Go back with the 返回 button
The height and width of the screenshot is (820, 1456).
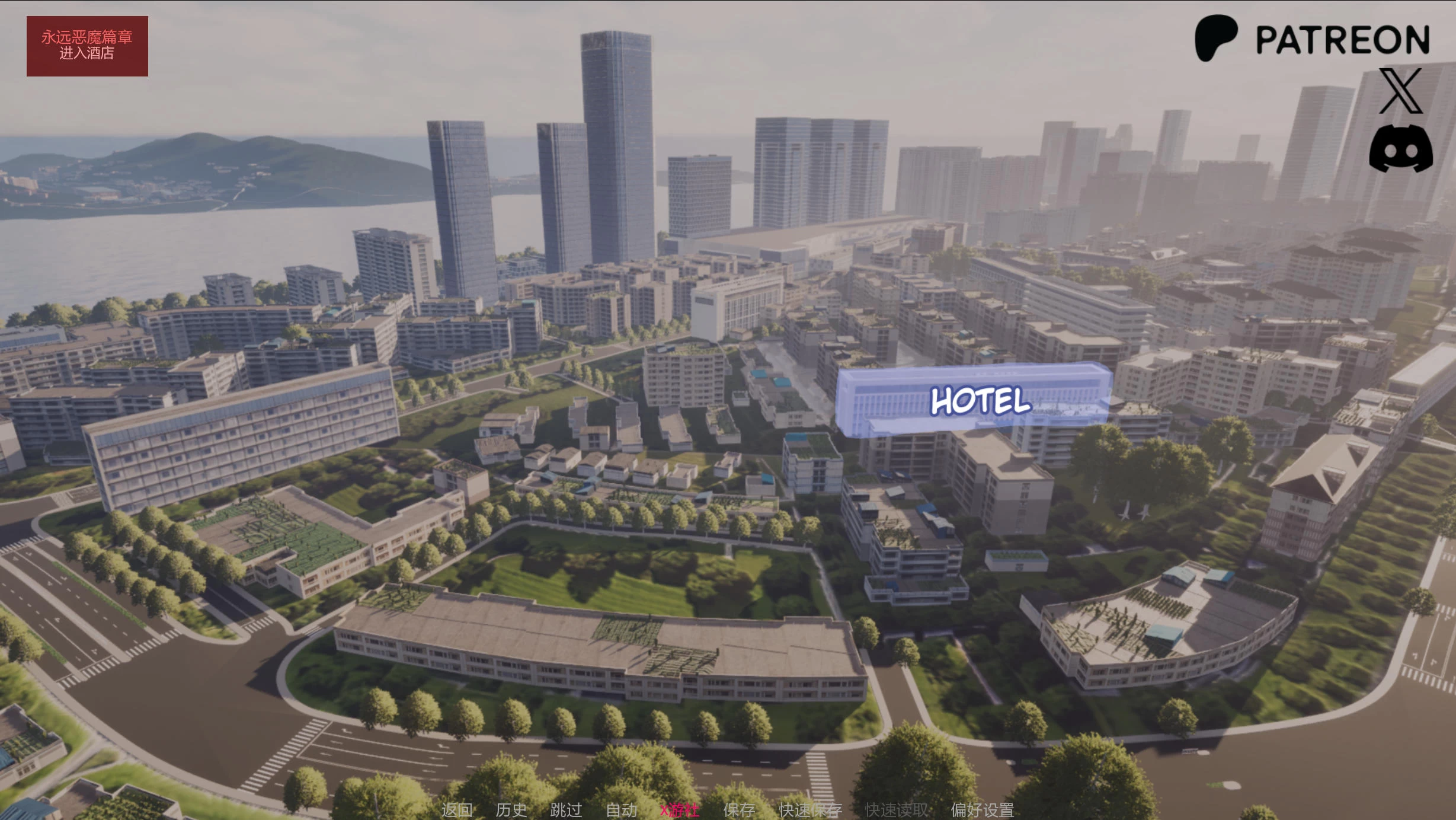point(457,810)
